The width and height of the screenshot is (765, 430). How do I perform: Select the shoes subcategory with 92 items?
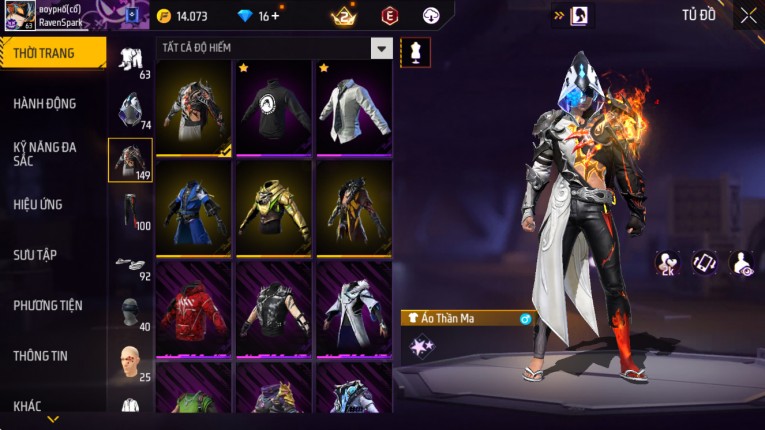[130, 265]
